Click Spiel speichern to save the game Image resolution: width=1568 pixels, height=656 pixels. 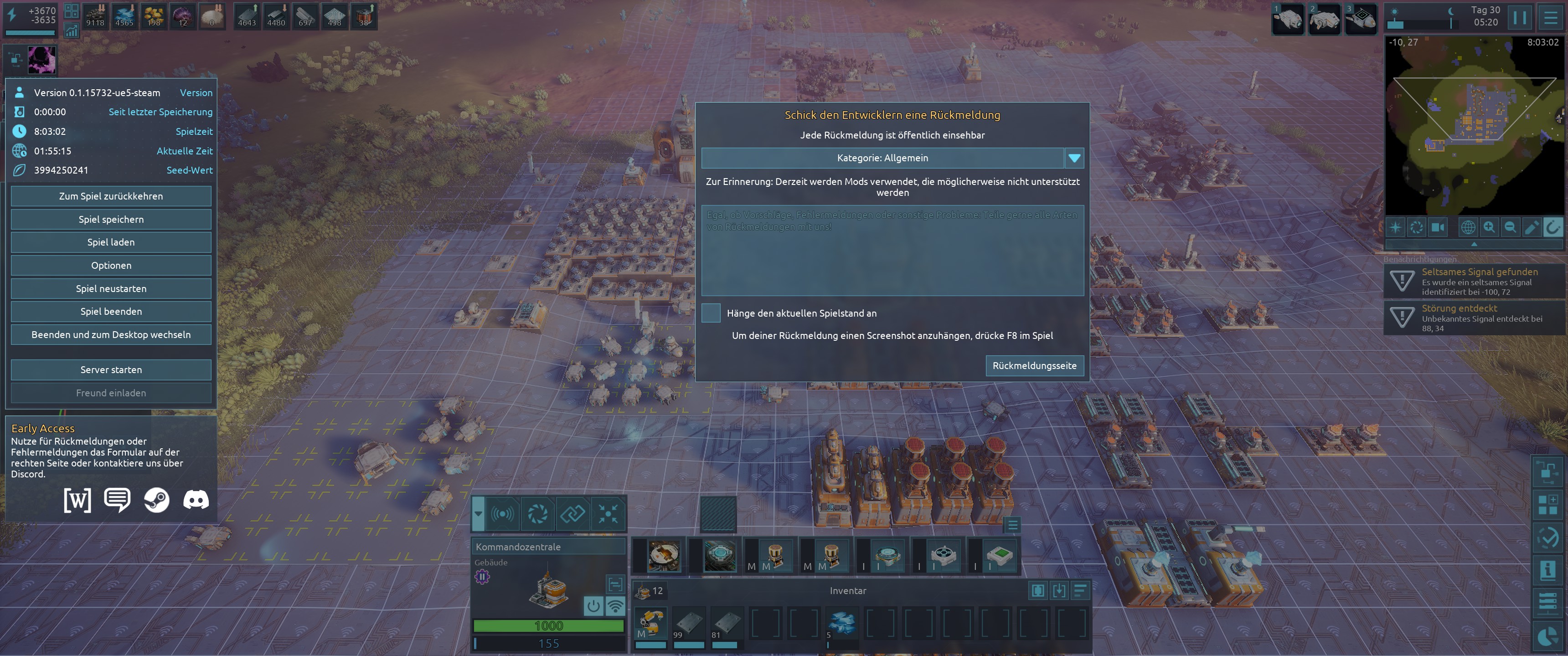111,219
